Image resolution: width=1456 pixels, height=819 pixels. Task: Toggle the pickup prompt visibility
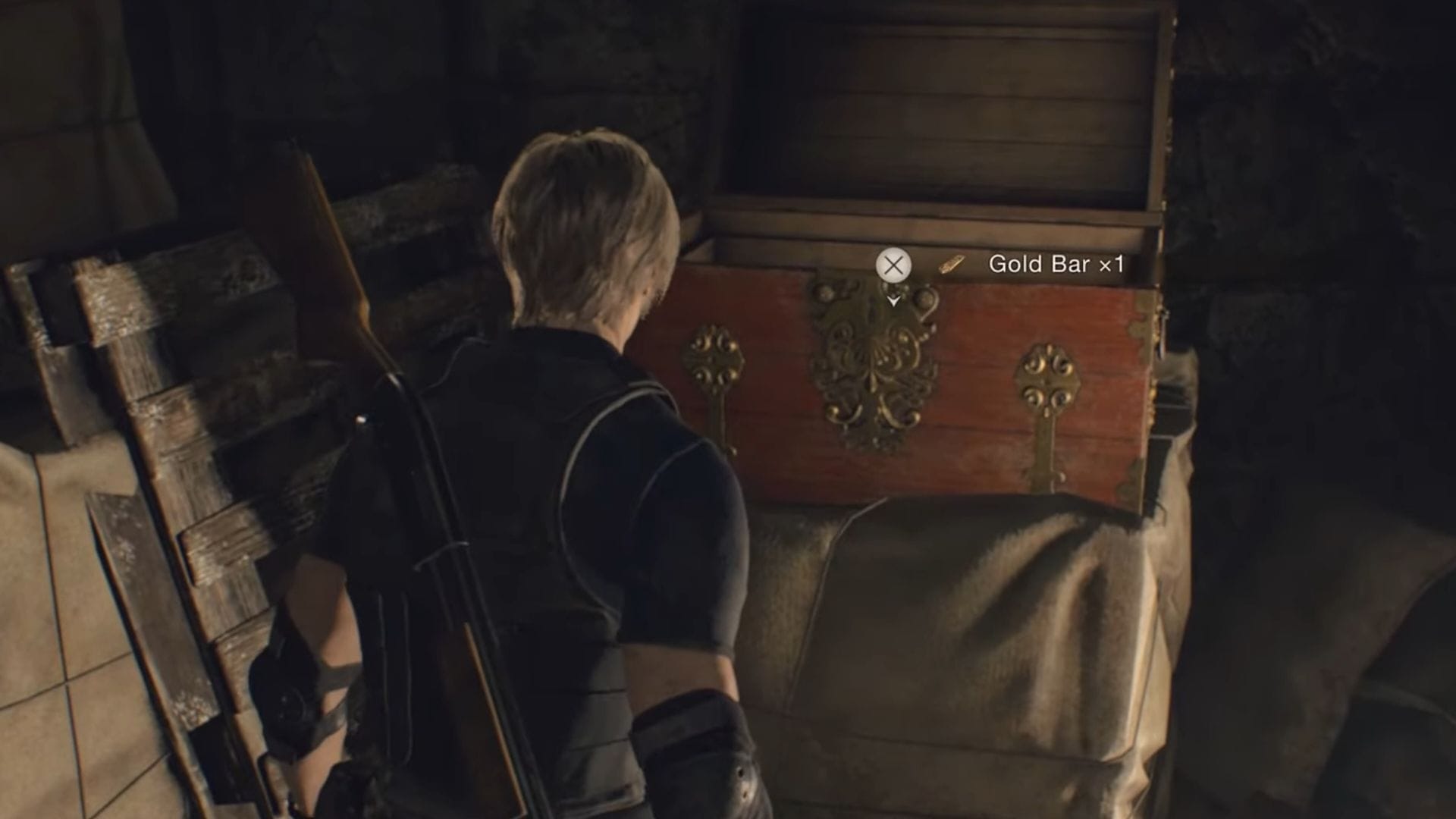click(895, 264)
